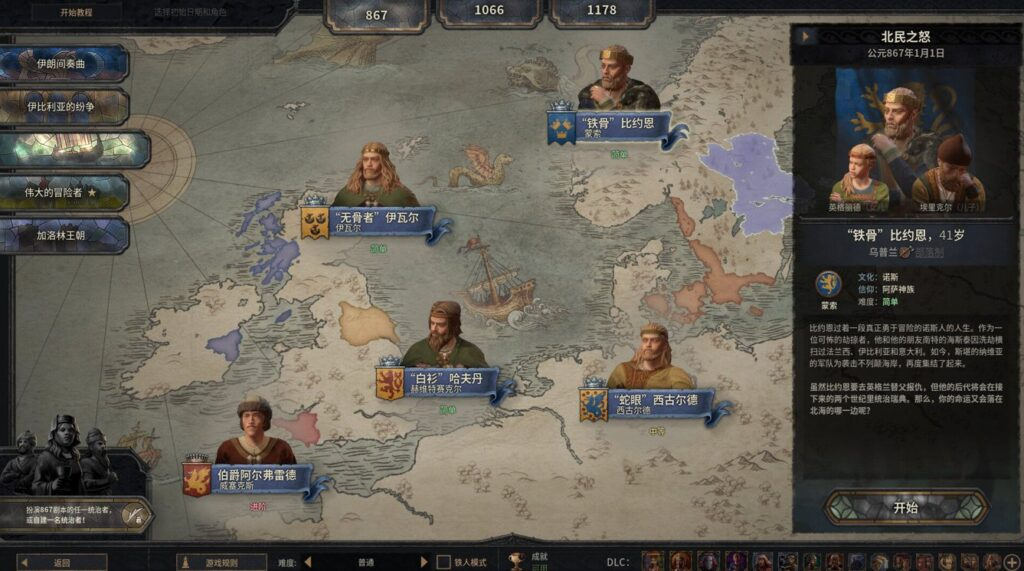Go back with the 返回 button
This screenshot has height=571, width=1024.
[x=62, y=563]
